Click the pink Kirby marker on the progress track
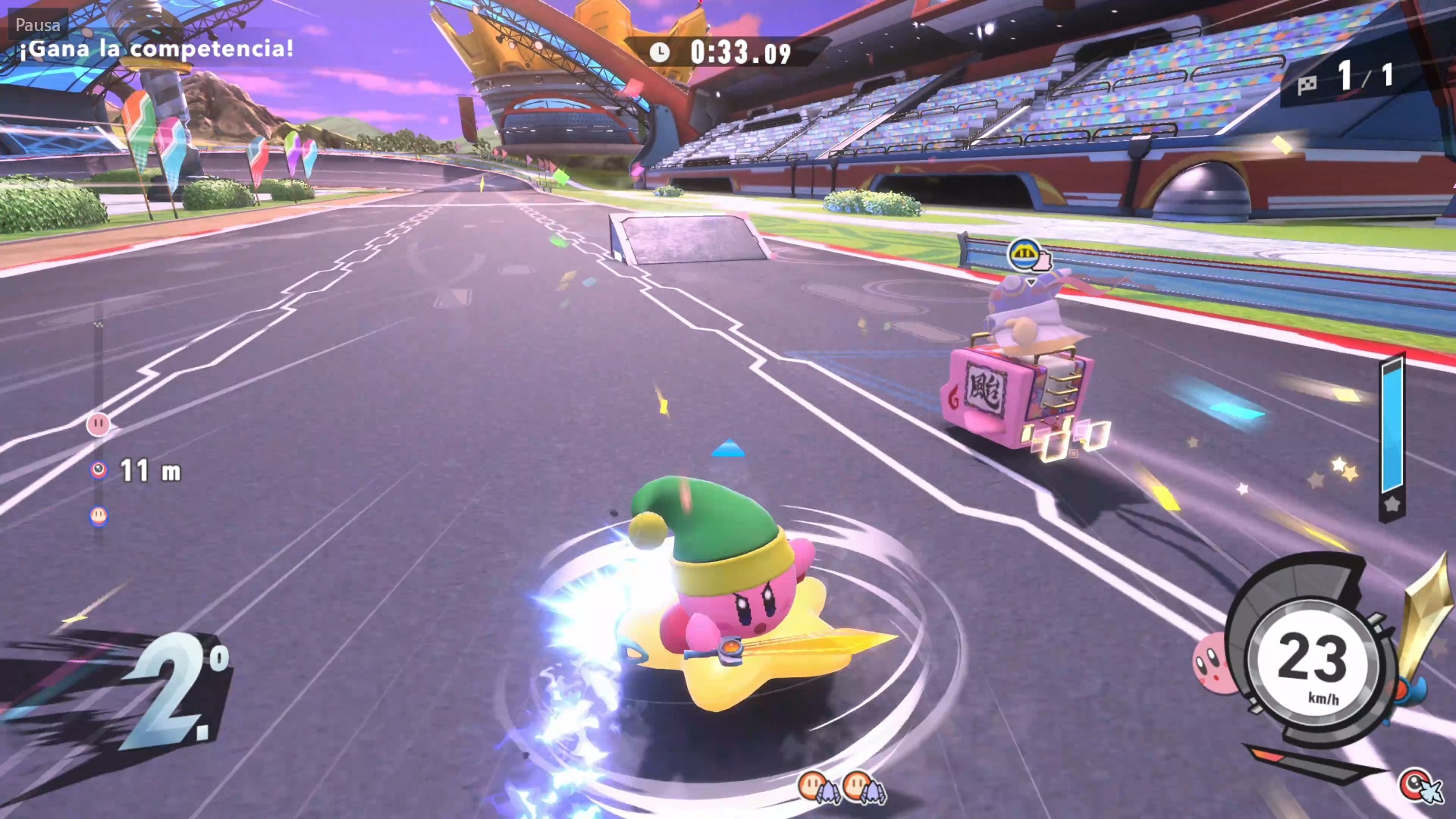1456x819 pixels. pyautogui.click(x=98, y=424)
